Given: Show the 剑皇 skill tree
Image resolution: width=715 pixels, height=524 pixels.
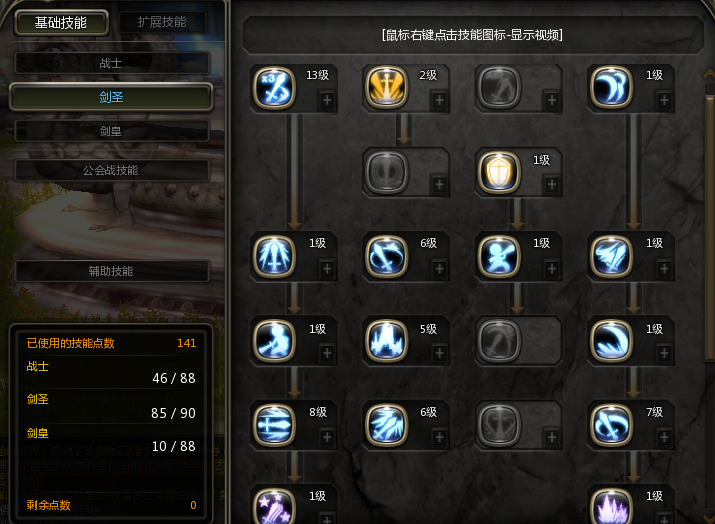Looking at the screenshot, I should coord(112,131).
